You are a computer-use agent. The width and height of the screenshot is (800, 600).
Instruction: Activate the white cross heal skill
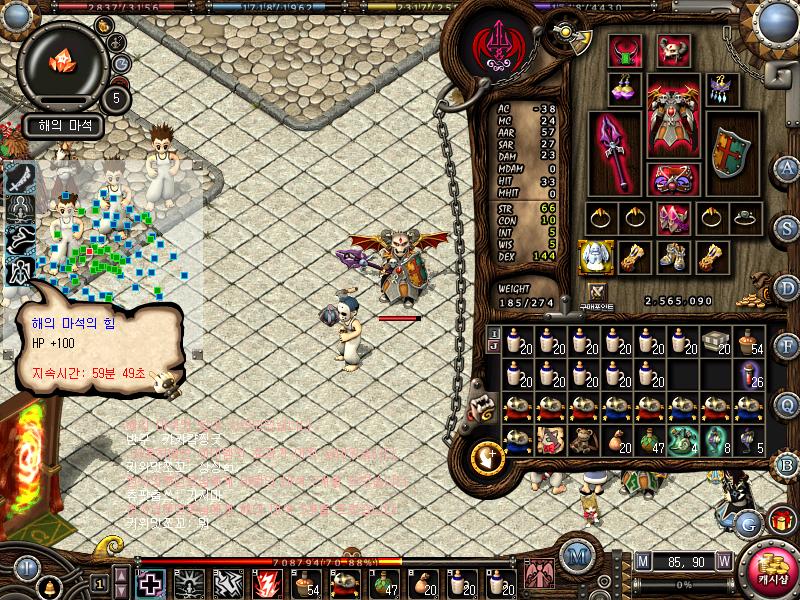[x=151, y=582]
